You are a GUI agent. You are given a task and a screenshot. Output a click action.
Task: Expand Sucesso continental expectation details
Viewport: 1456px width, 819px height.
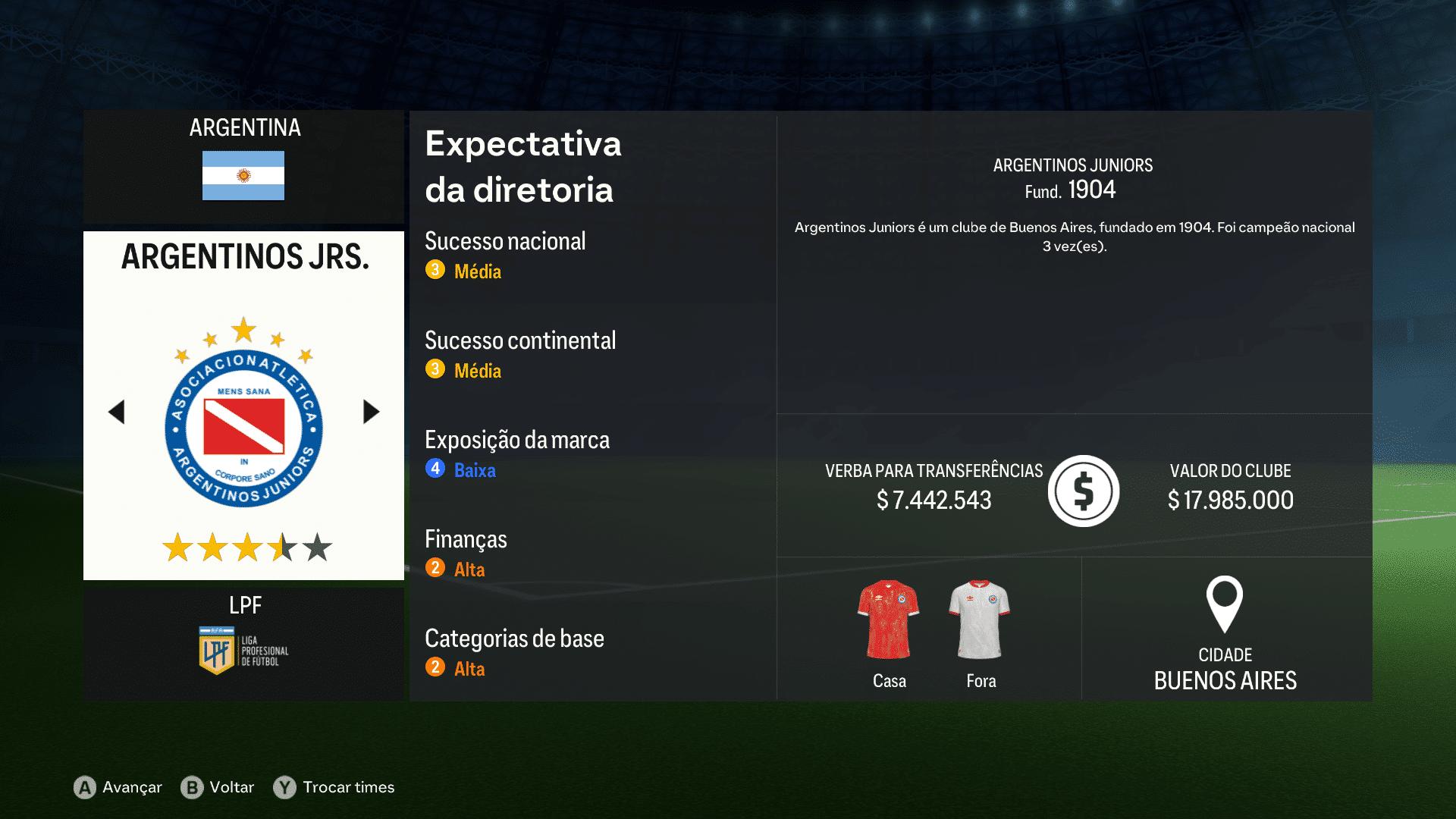pos(521,341)
